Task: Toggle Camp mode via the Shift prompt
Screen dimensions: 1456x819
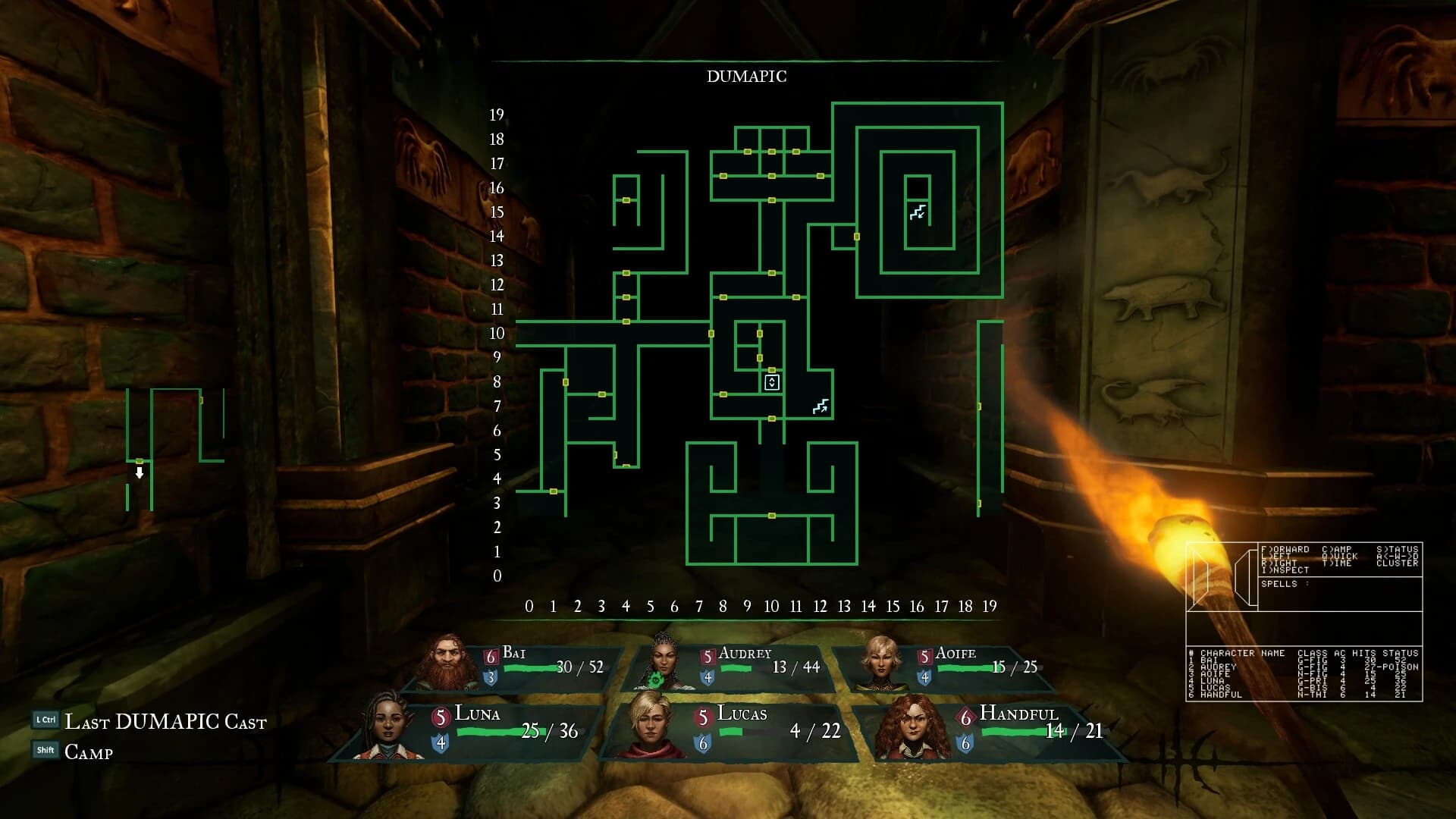Action: [x=87, y=752]
